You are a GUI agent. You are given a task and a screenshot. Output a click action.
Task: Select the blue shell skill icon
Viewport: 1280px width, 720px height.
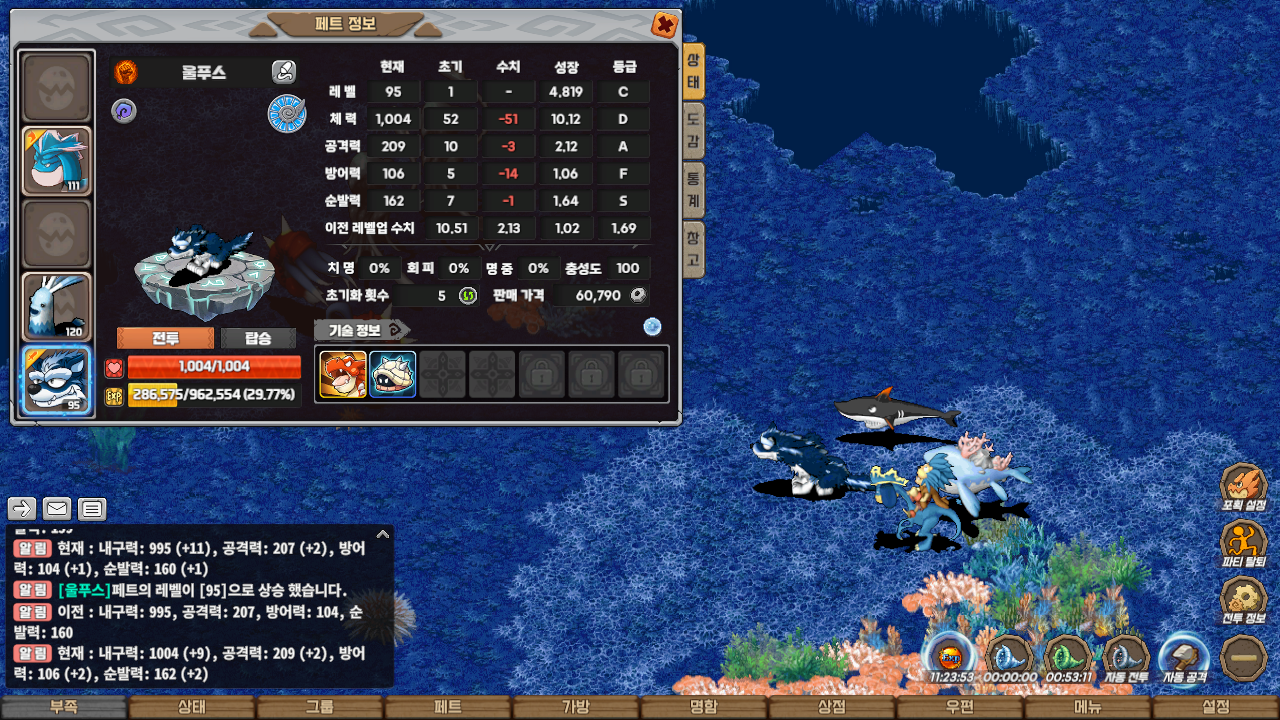393,374
